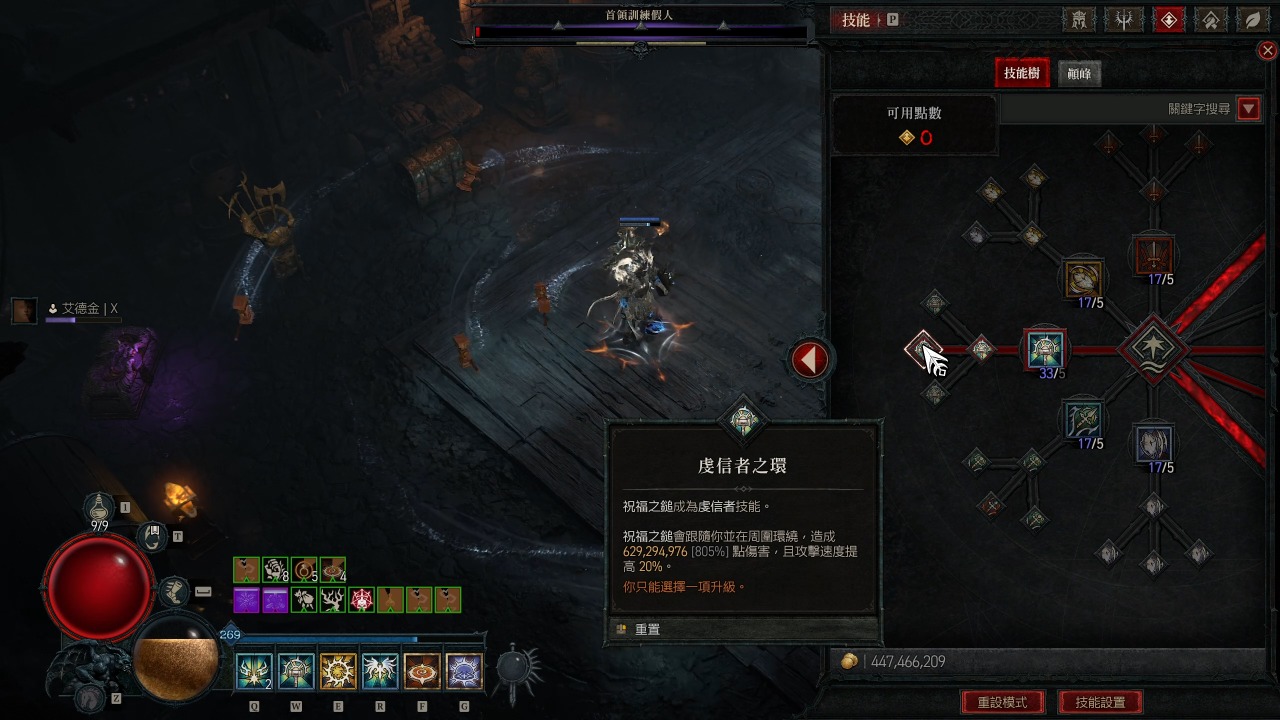The width and height of the screenshot is (1280, 720).
Task: Open the 技能設置 button
Action: [x=1100, y=702]
